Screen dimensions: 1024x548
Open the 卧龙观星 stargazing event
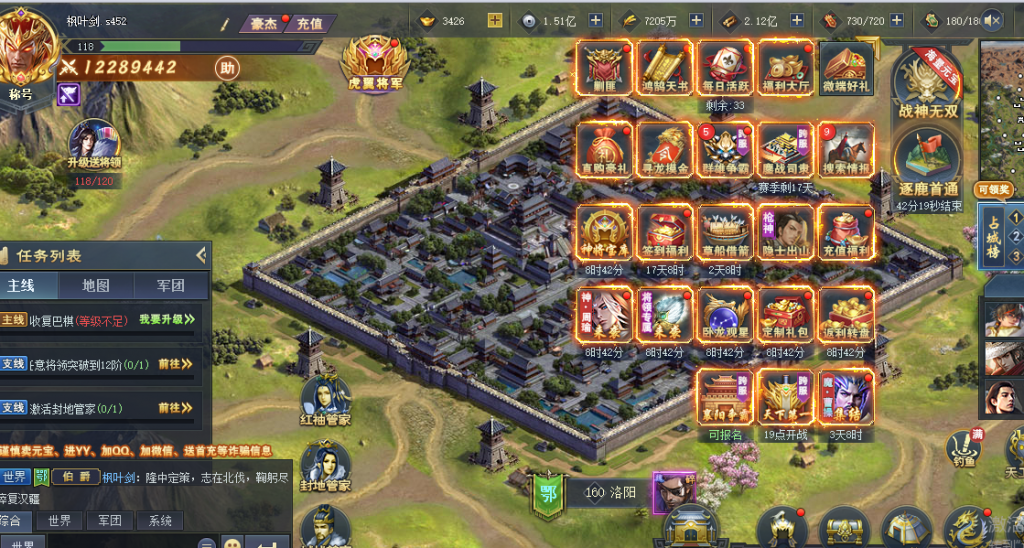pyautogui.click(x=725, y=314)
